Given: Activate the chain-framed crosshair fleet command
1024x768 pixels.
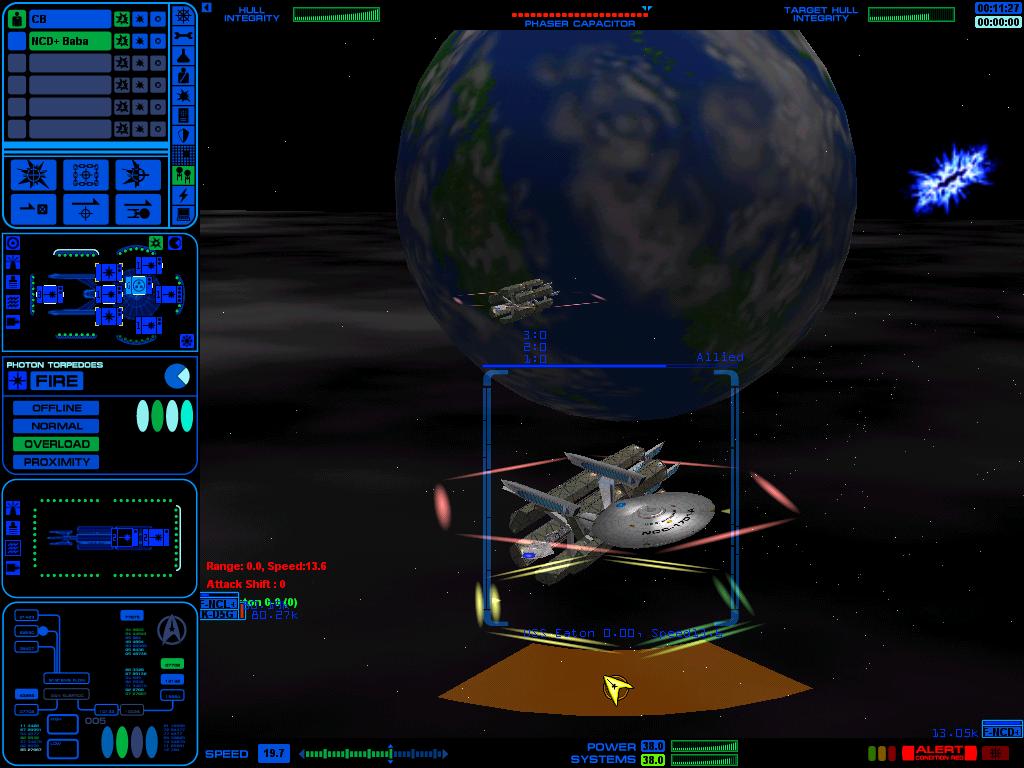Looking at the screenshot, I should 86,175.
